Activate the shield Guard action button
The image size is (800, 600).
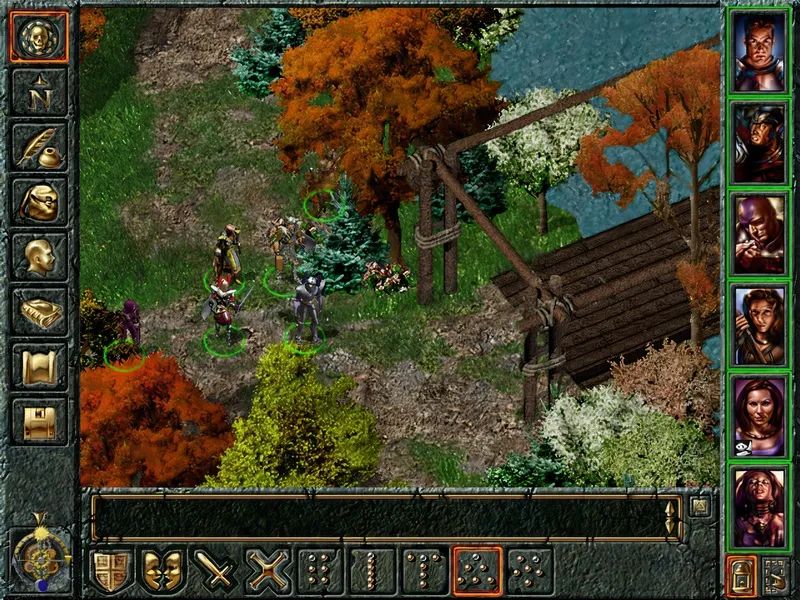coord(112,571)
